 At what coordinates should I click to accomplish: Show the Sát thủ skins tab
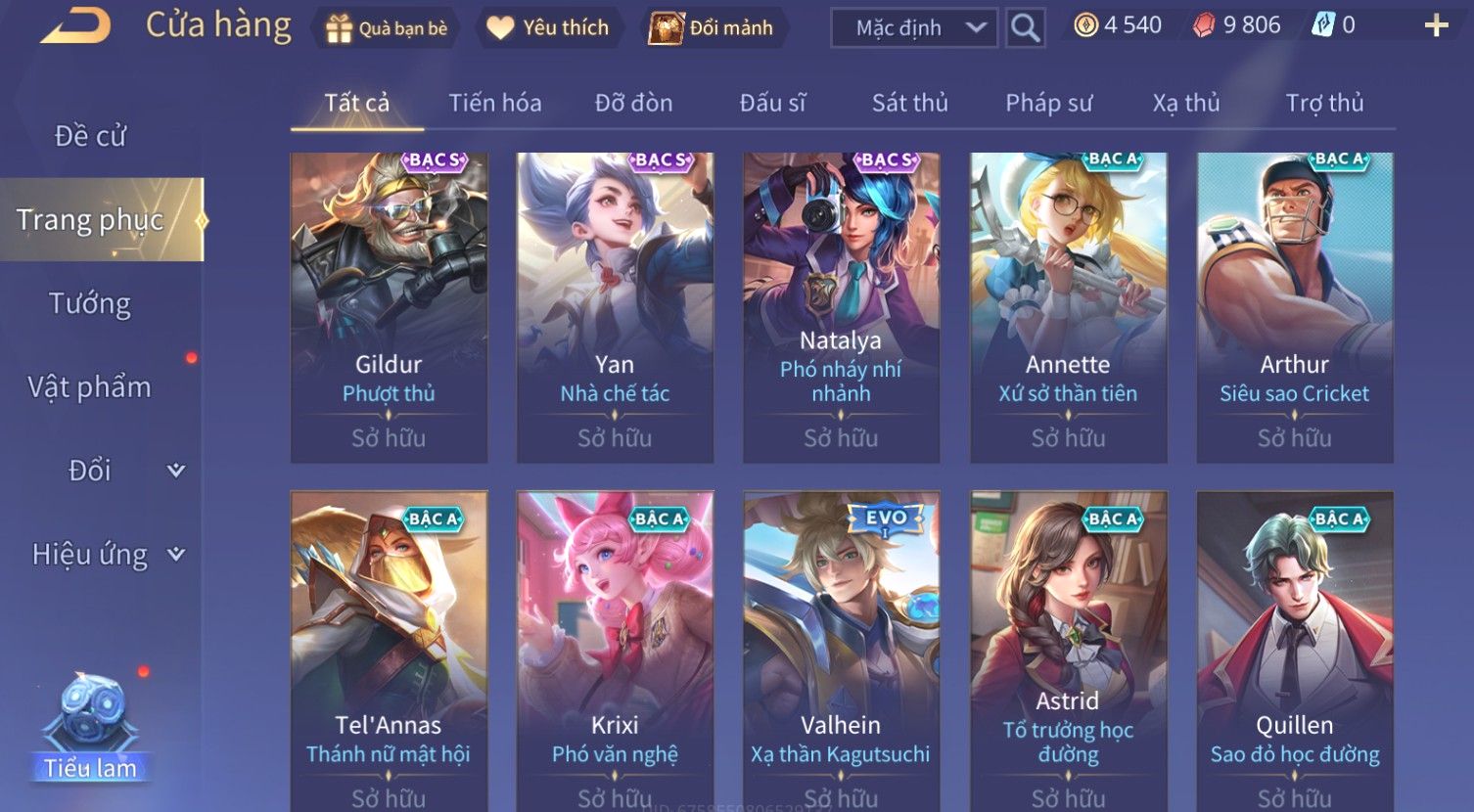click(x=909, y=103)
